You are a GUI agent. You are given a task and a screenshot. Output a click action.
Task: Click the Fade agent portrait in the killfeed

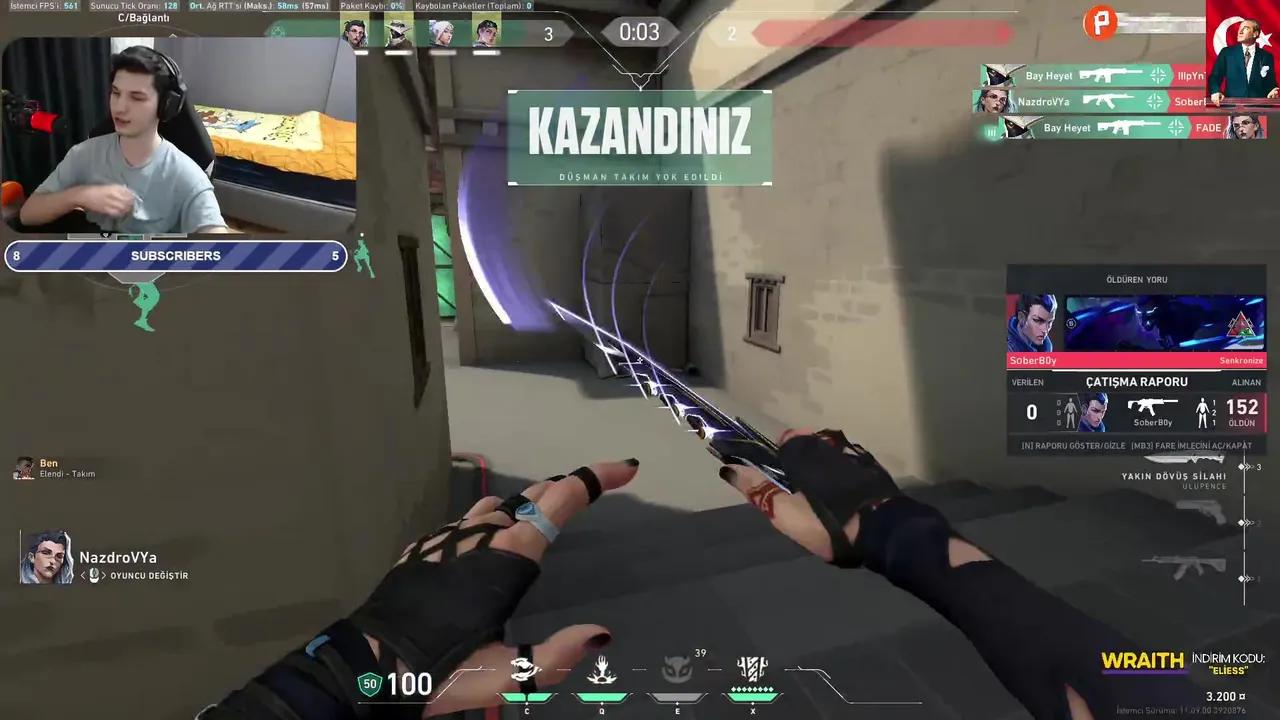coord(1244,128)
